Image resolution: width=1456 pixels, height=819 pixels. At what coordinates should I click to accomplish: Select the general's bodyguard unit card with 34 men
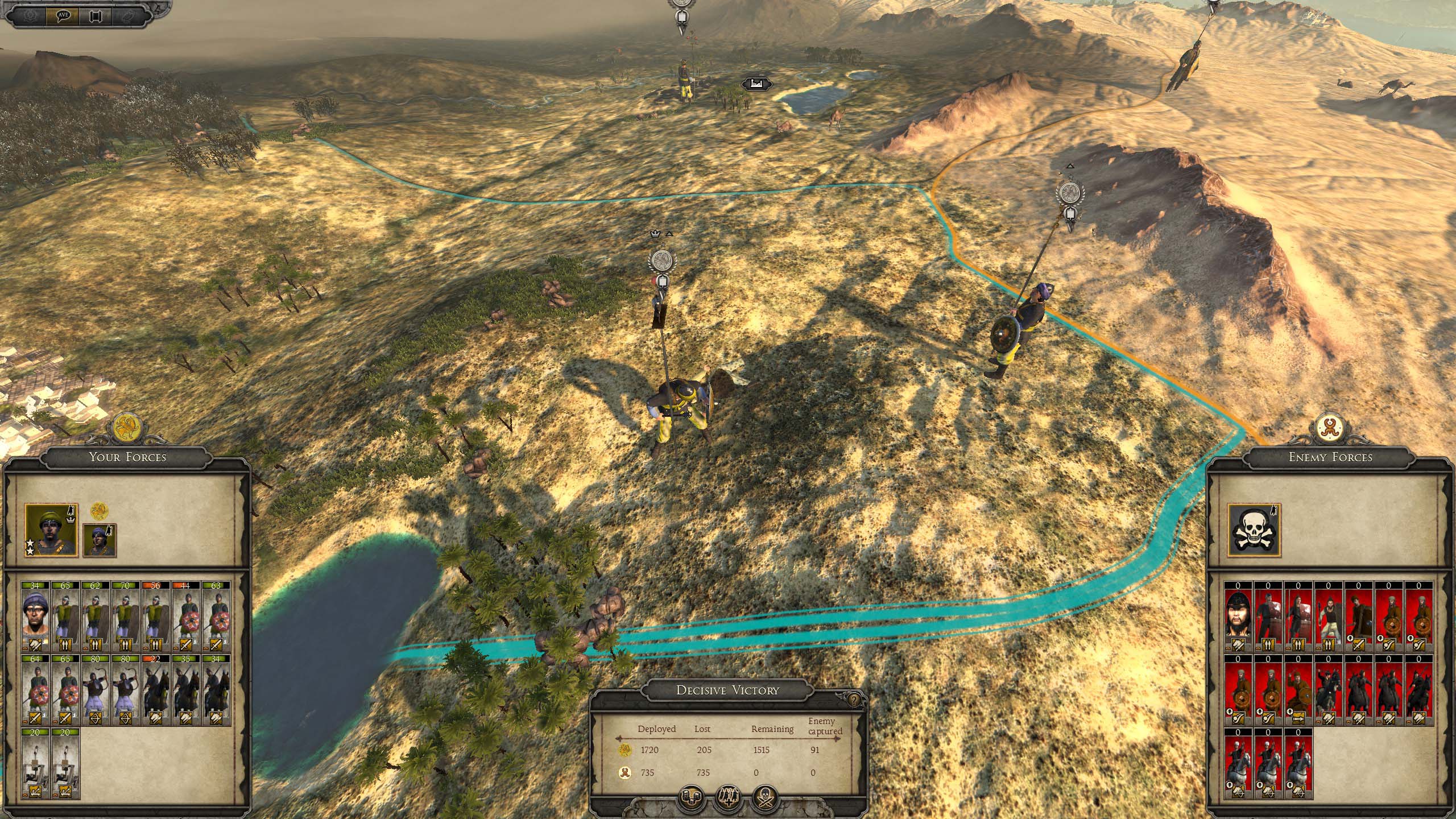[x=35, y=617]
